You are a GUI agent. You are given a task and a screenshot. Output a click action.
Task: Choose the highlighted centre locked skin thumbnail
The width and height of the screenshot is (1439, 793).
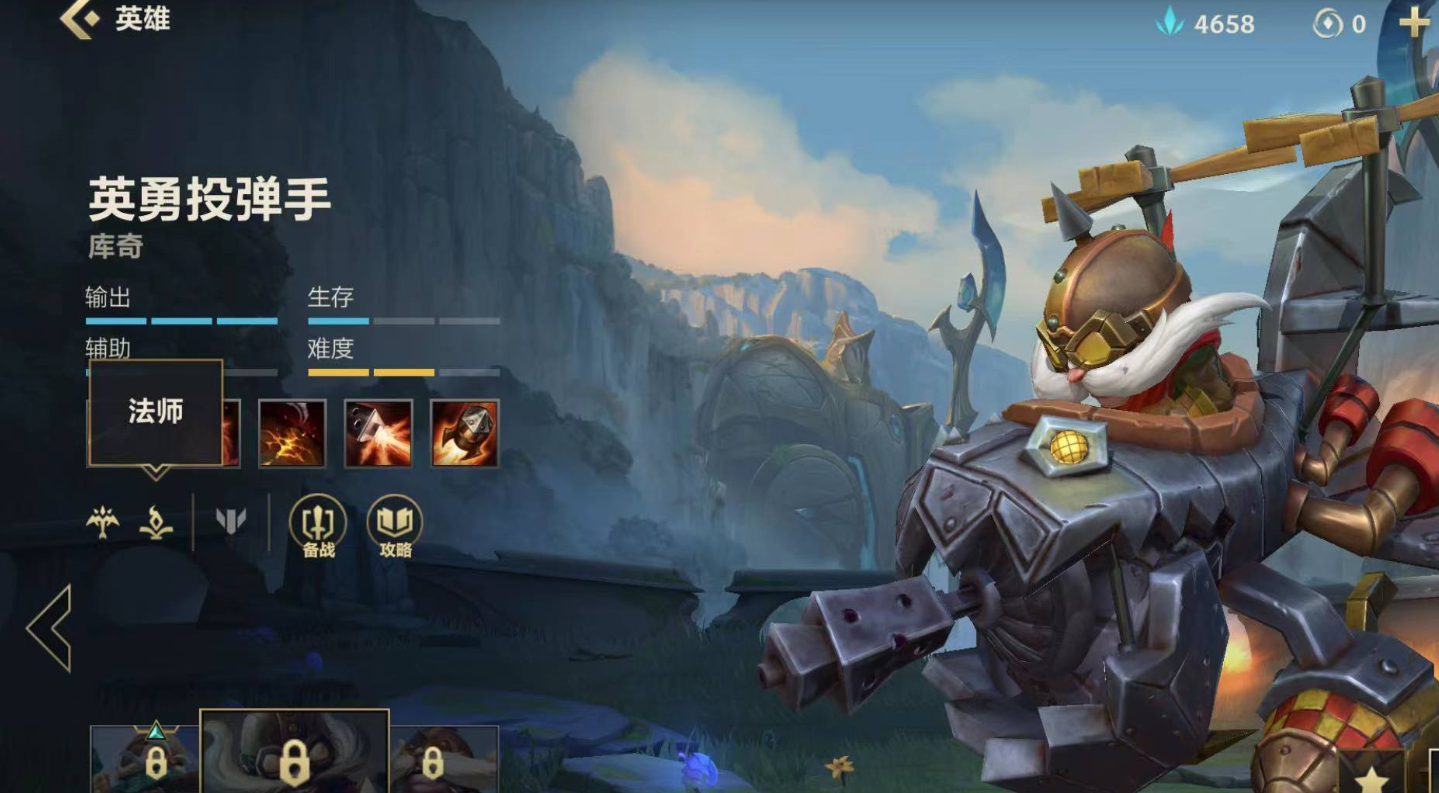[x=294, y=753]
